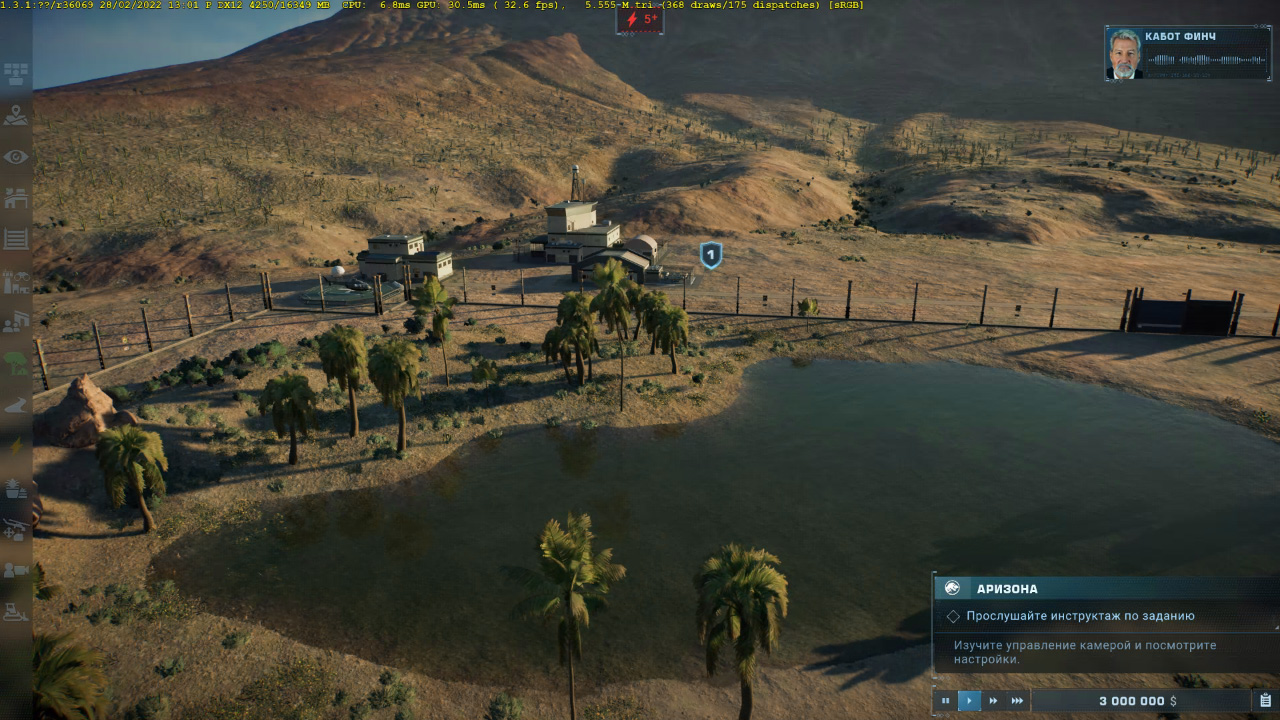The width and height of the screenshot is (1280, 720).
Task: Set game speed to normal play
Action: pyautogui.click(x=969, y=701)
